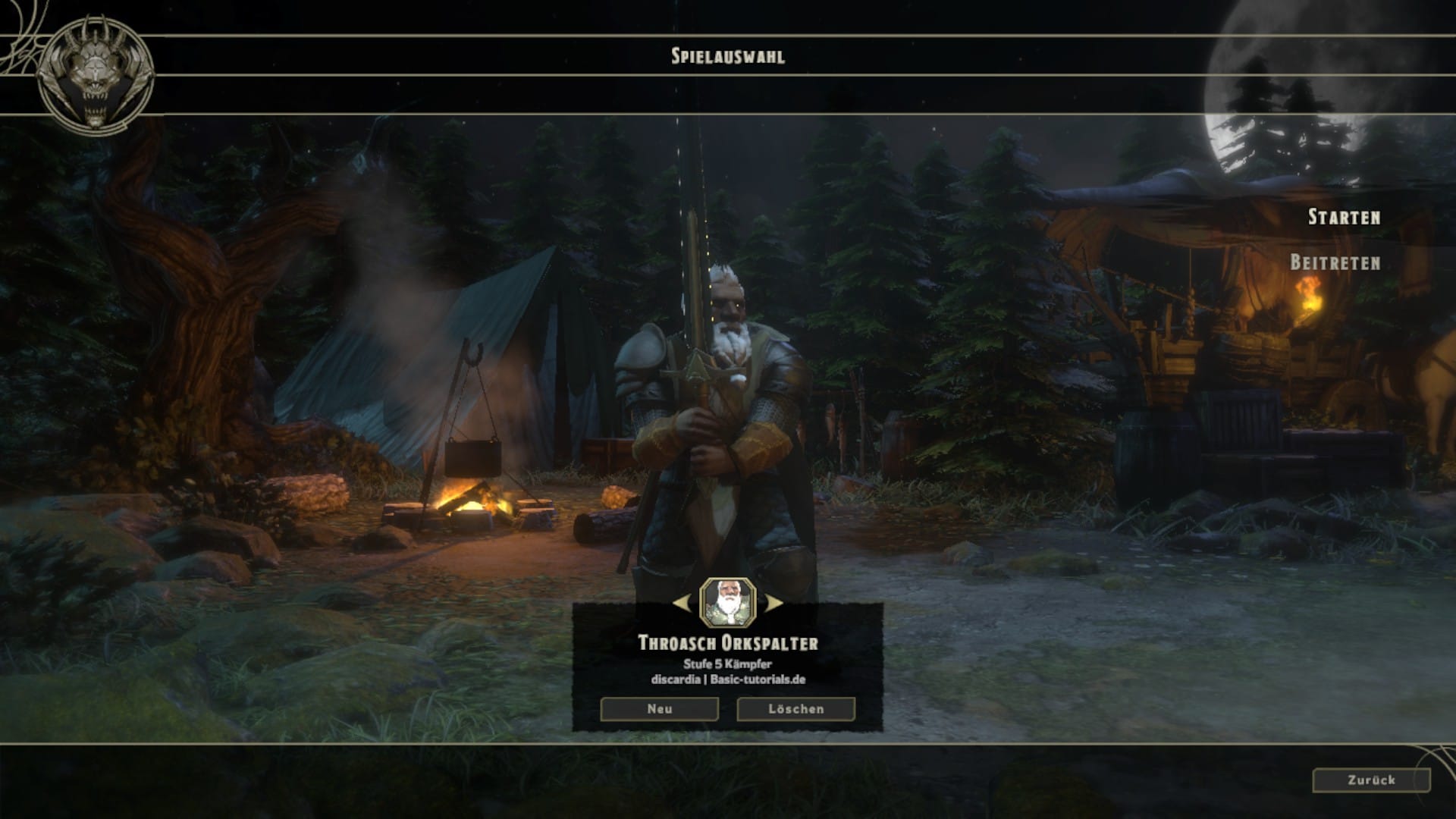Switch to the next character with right arrow
The width and height of the screenshot is (1456, 819).
pos(773,604)
